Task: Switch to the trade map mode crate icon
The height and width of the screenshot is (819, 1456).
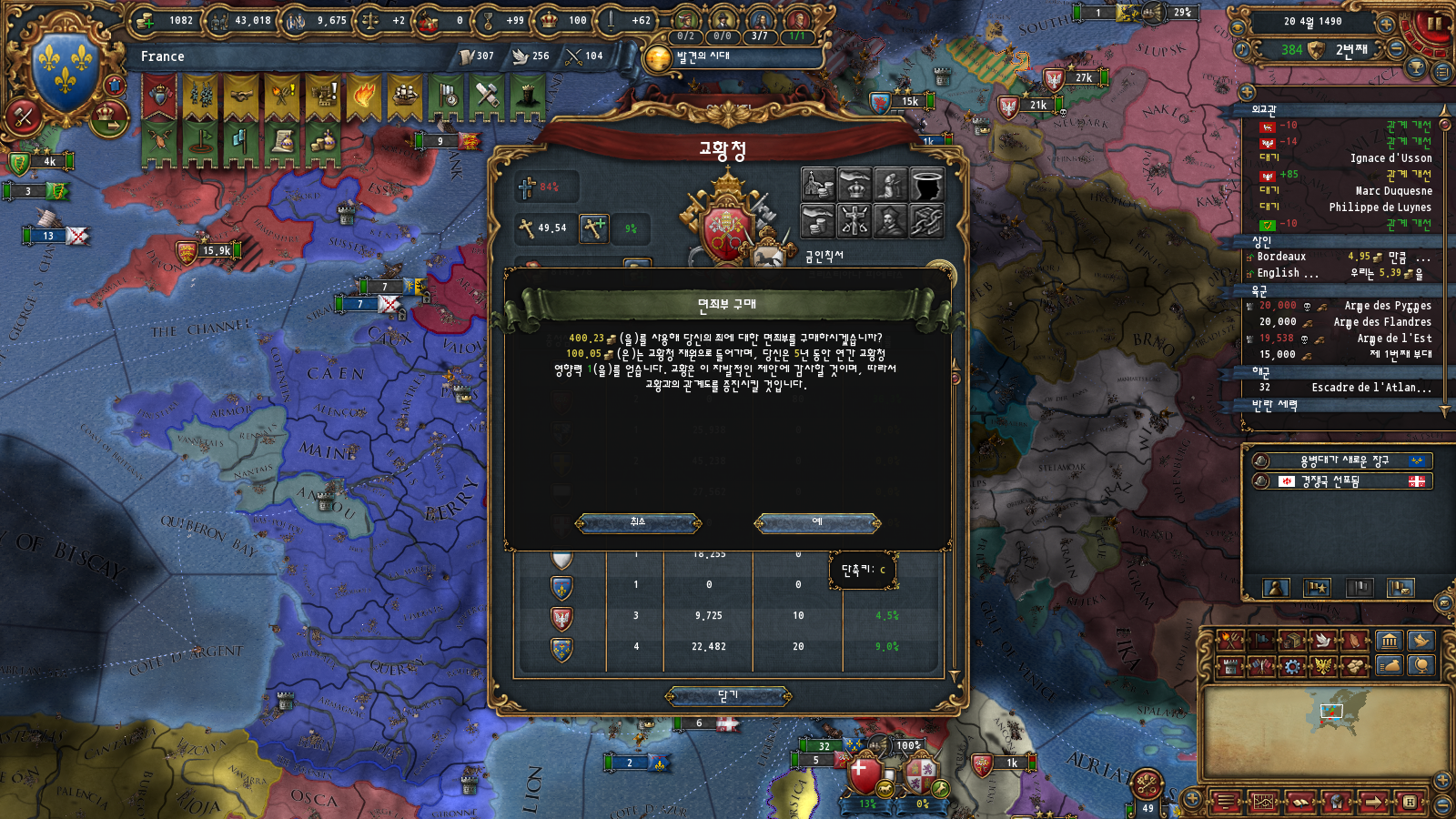Action: click(1293, 641)
